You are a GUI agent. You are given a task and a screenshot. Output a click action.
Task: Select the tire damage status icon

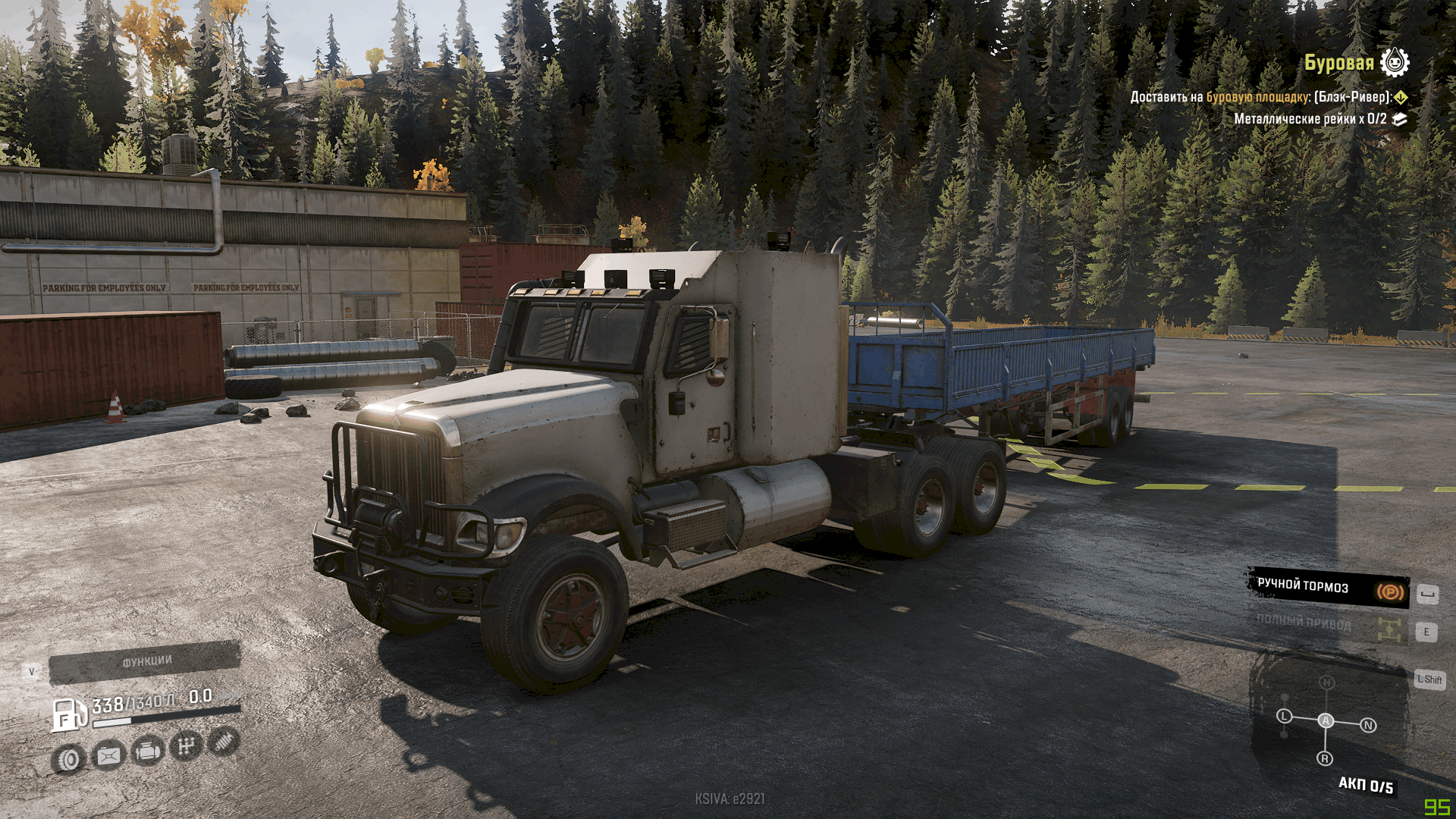pos(69,759)
